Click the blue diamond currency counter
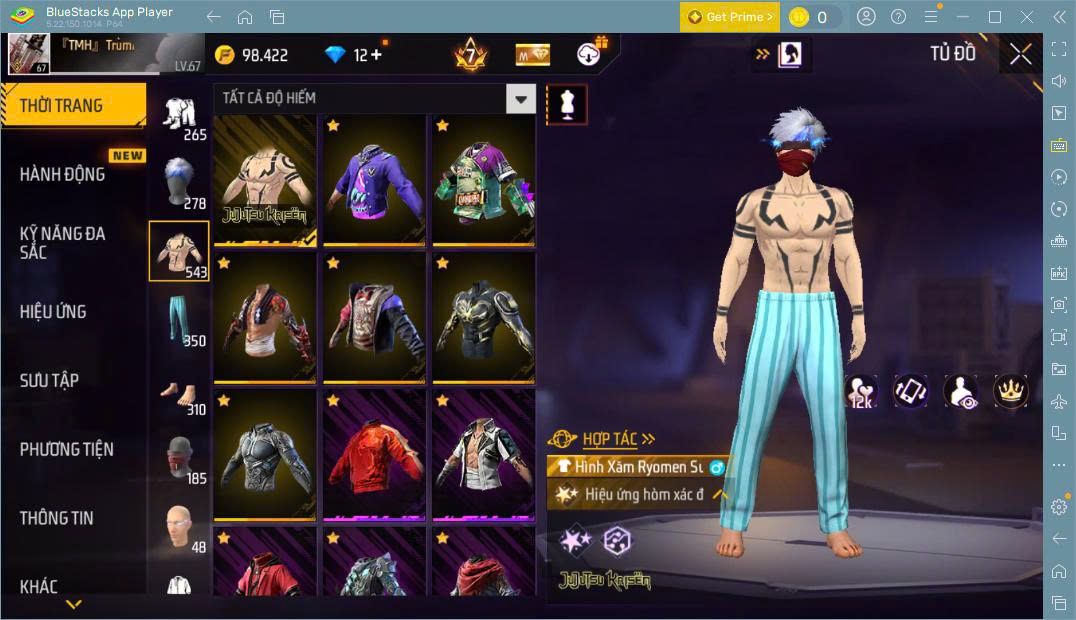1076x620 pixels. (354, 55)
